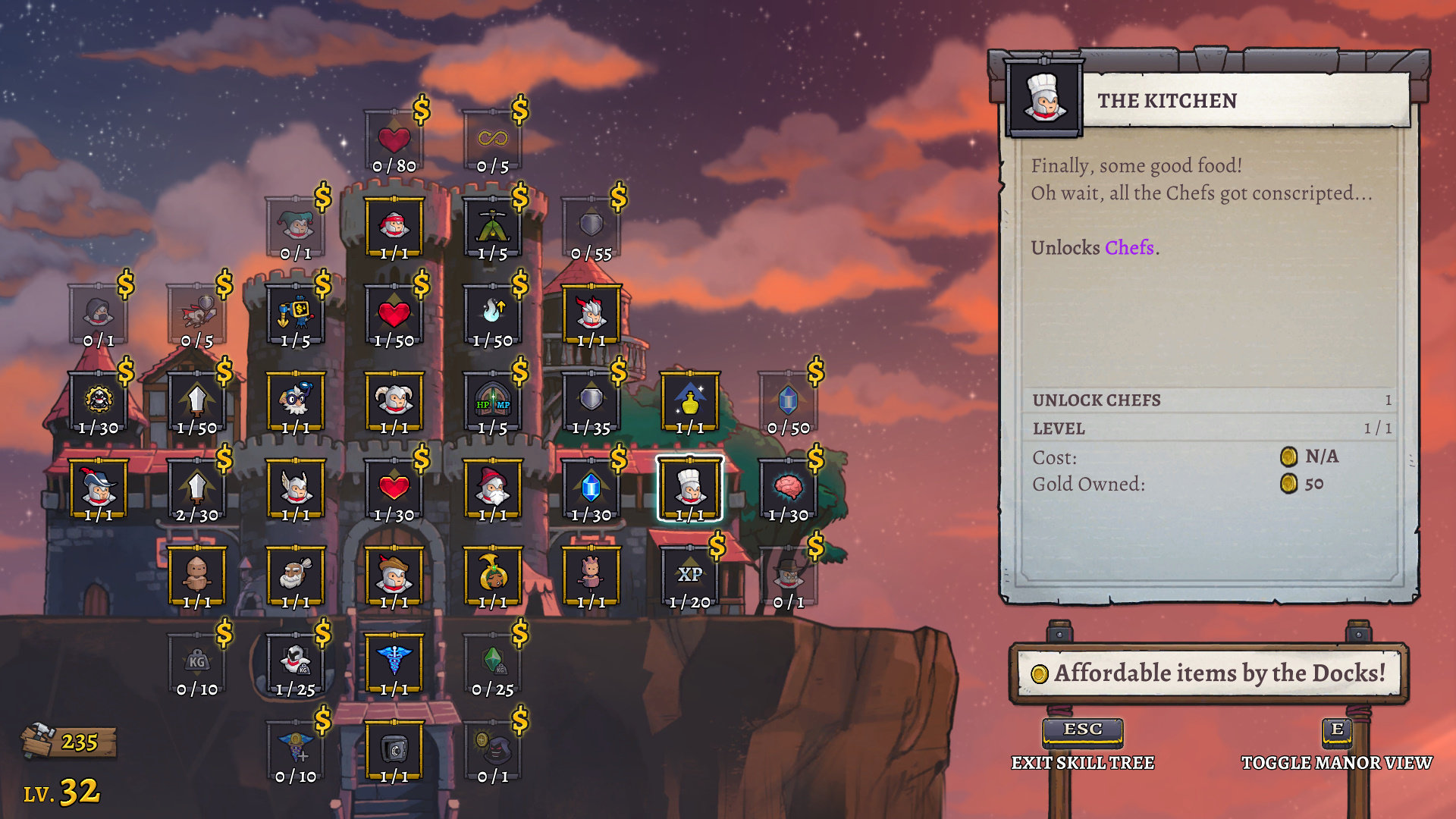Select the XP upgrade node
This screenshot has height=819, width=1456.
pos(689,575)
